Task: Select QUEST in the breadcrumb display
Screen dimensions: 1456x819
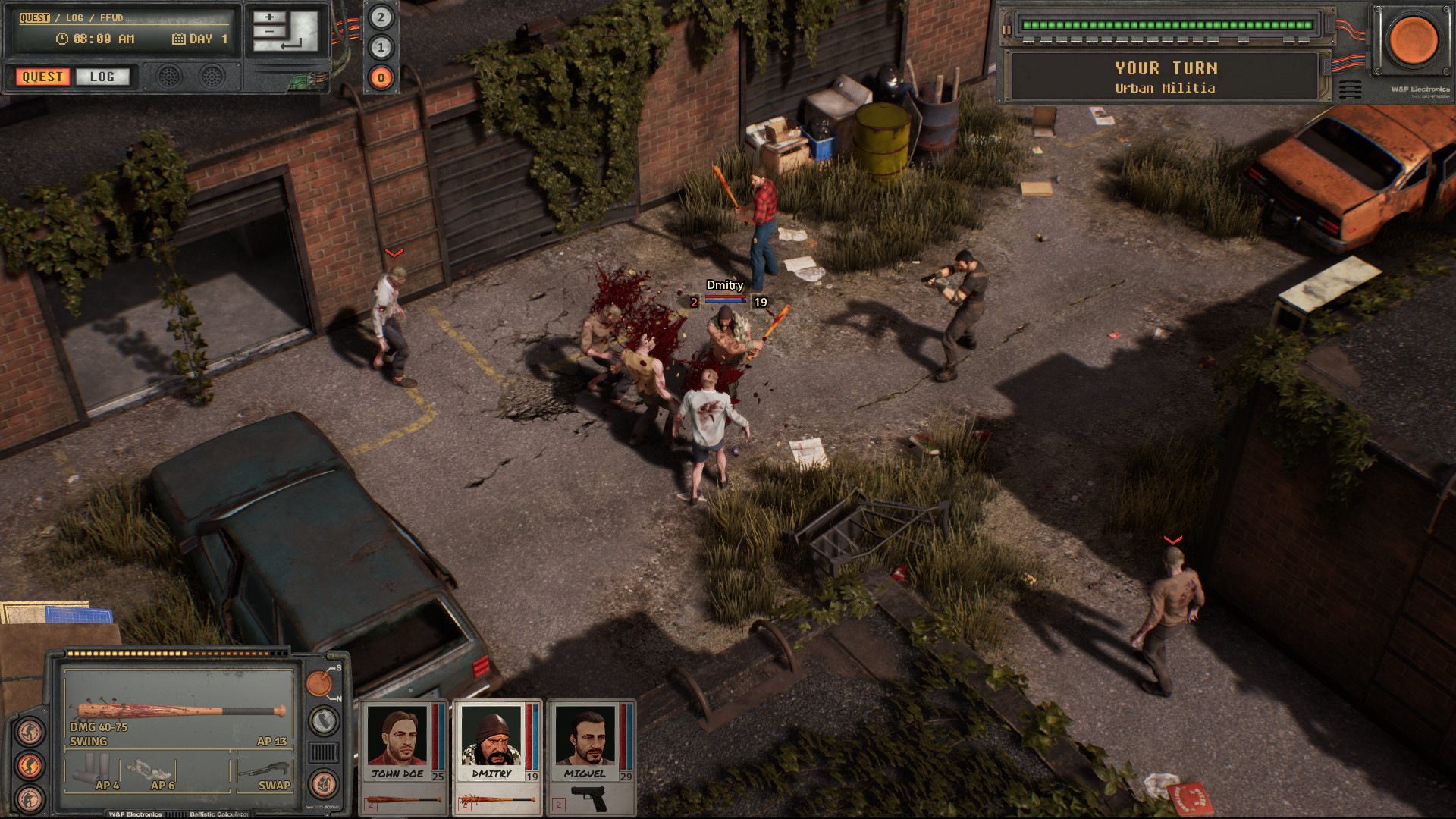Action: 34,17
